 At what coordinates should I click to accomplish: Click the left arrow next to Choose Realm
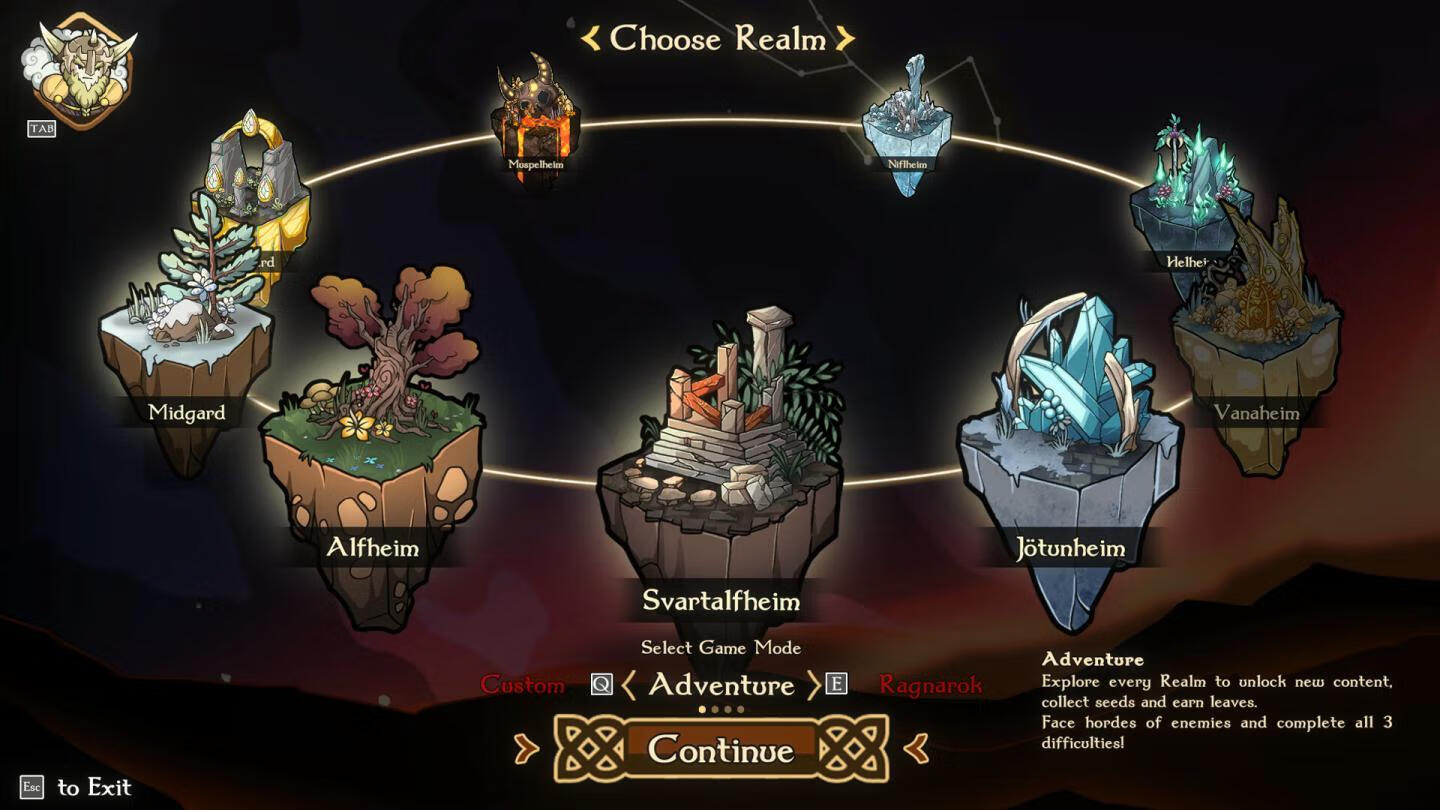click(591, 39)
